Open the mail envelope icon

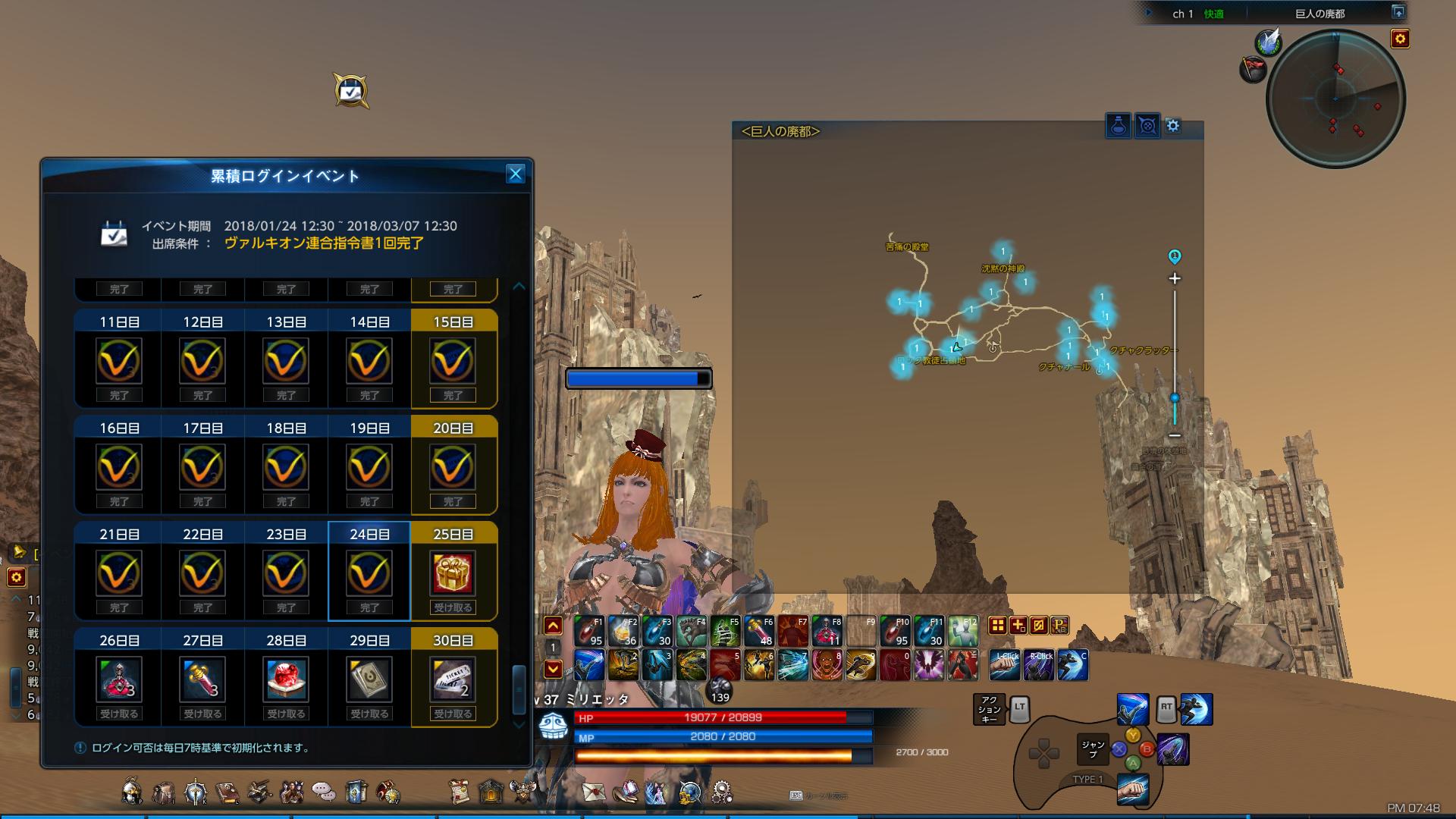point(594,792)
